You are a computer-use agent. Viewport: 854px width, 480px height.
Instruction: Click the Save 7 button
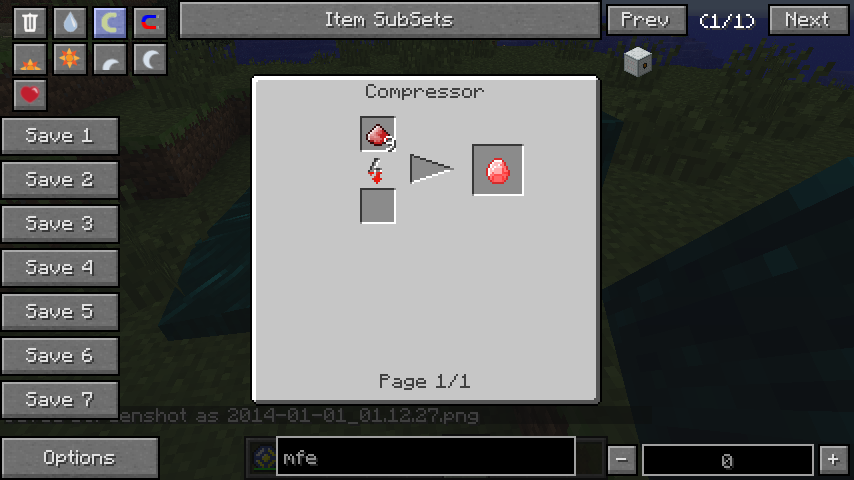pyautogui.click(x=60, y=400)
